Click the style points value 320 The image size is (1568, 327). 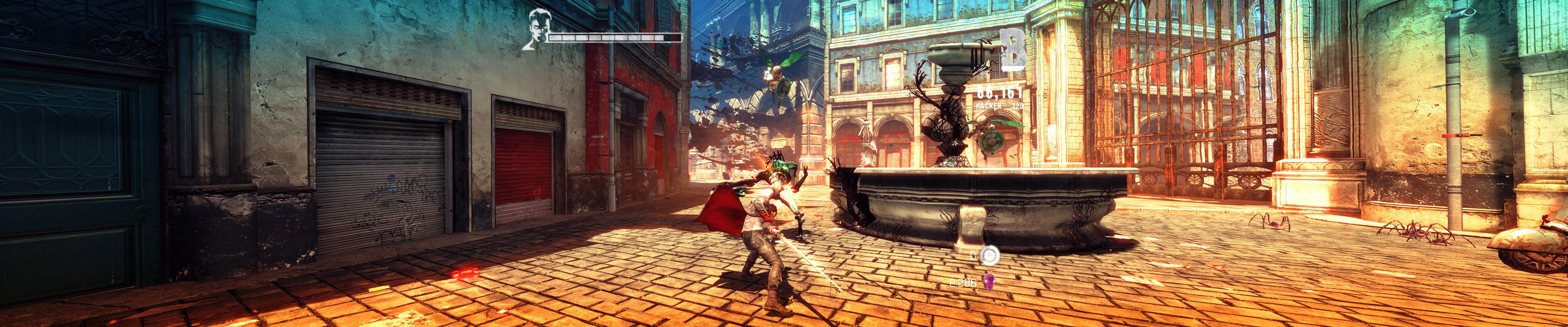[1018, 106]
